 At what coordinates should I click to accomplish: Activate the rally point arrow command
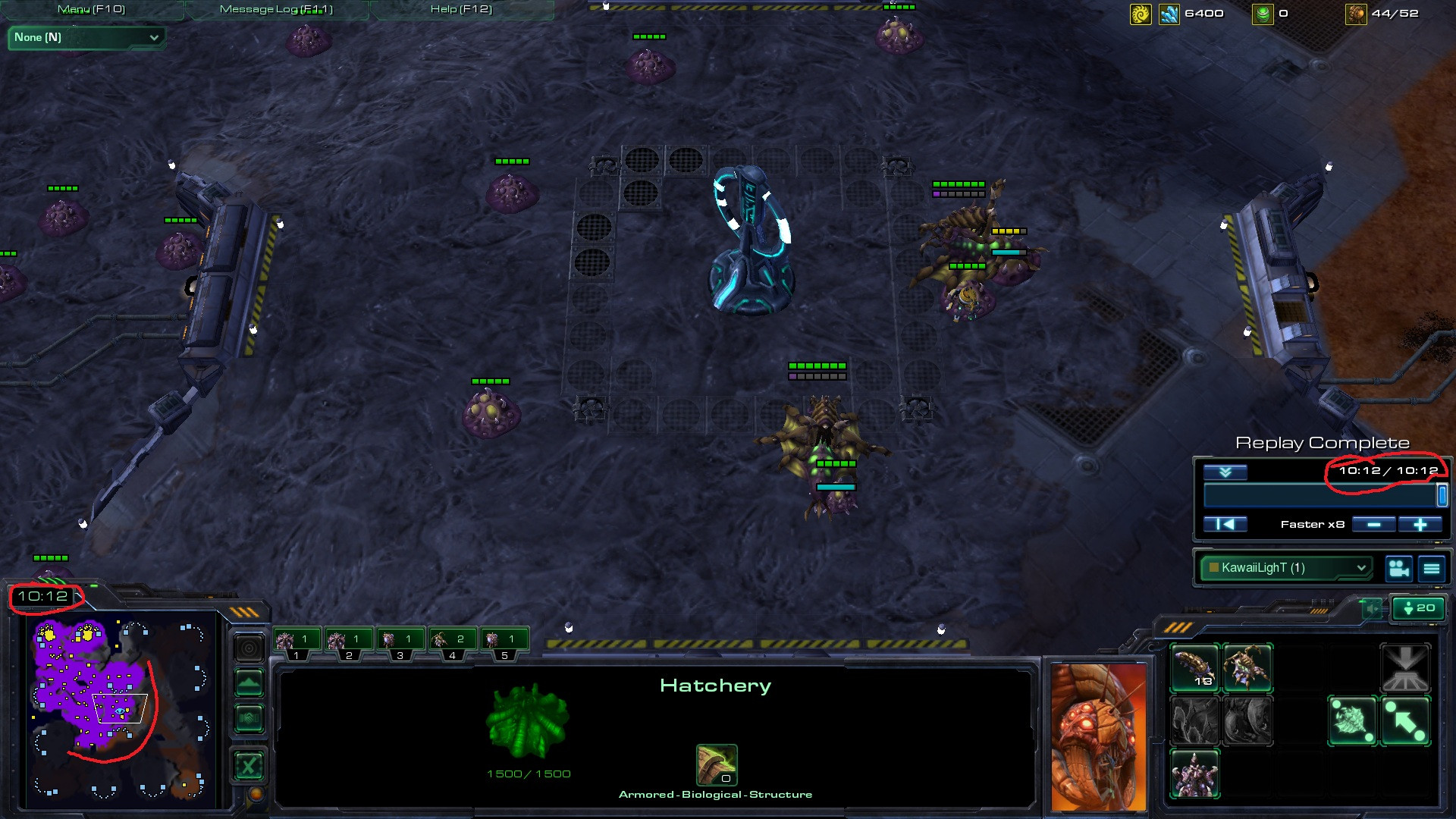[x=1405, y=721]
